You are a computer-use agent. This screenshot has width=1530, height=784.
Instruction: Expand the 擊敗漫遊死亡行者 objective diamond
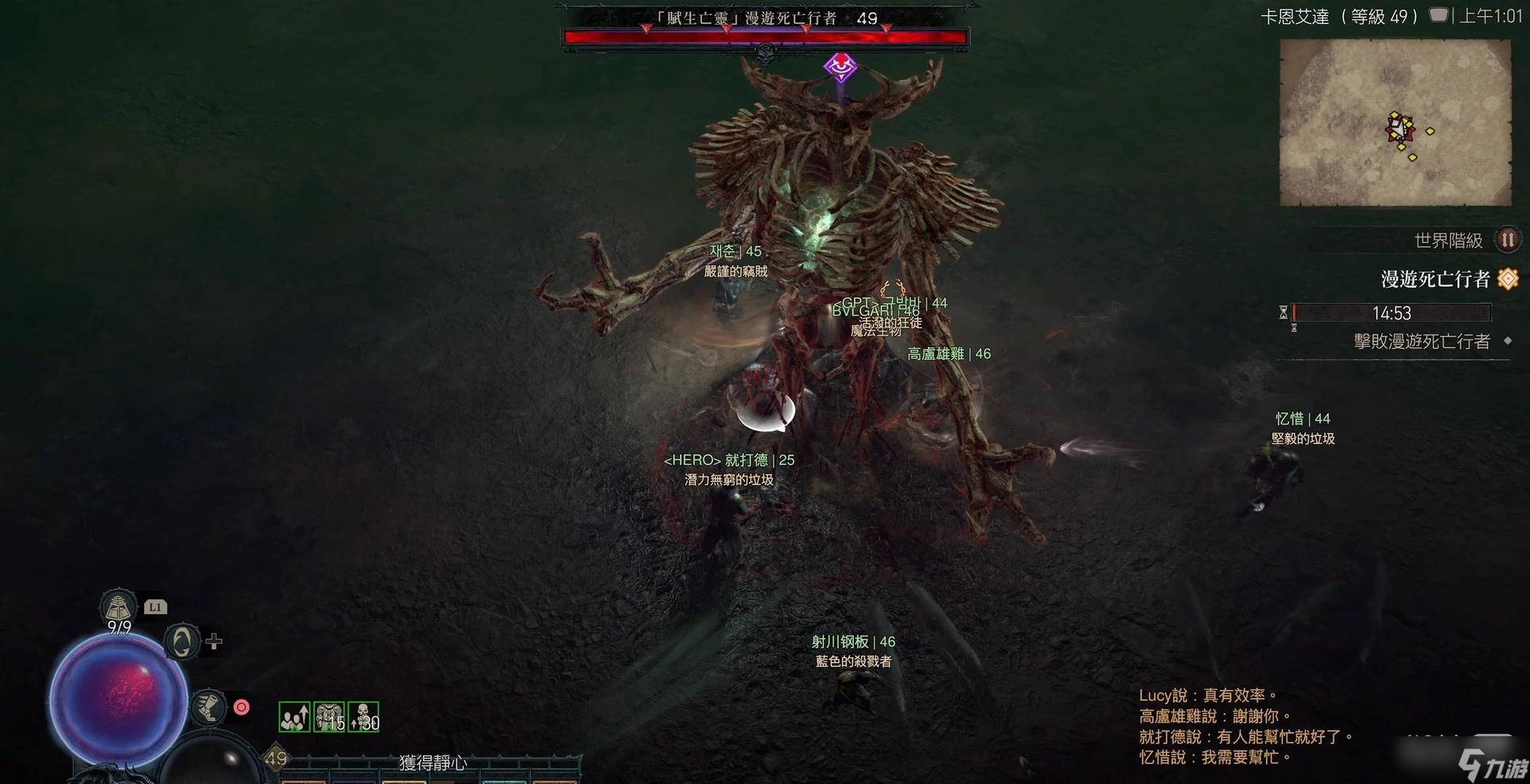(x=1508, y=341)
